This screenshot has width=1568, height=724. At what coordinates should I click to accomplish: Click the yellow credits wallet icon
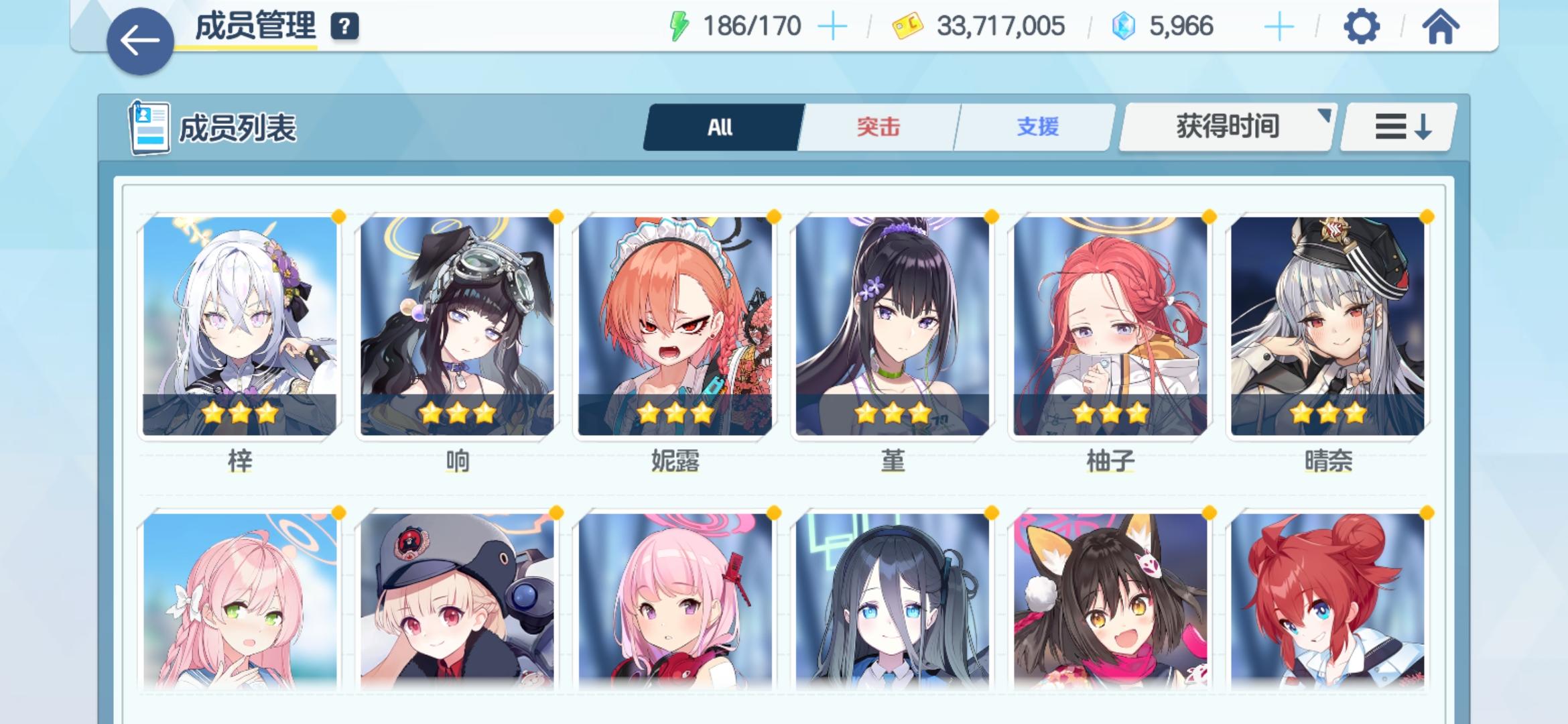(908, 25)
